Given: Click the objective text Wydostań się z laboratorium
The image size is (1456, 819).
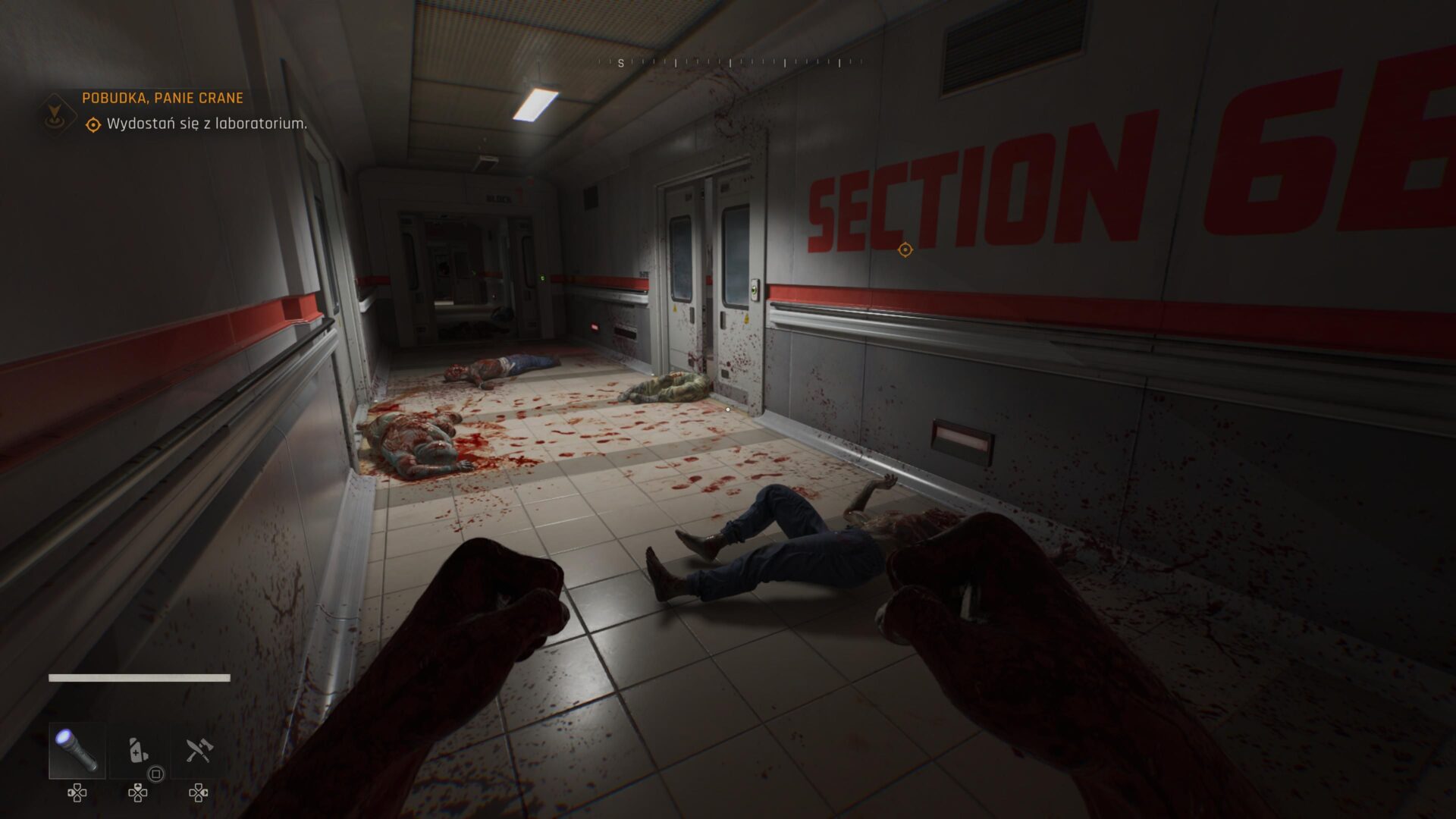Looking at the screenshot, I should coord(207,122).
